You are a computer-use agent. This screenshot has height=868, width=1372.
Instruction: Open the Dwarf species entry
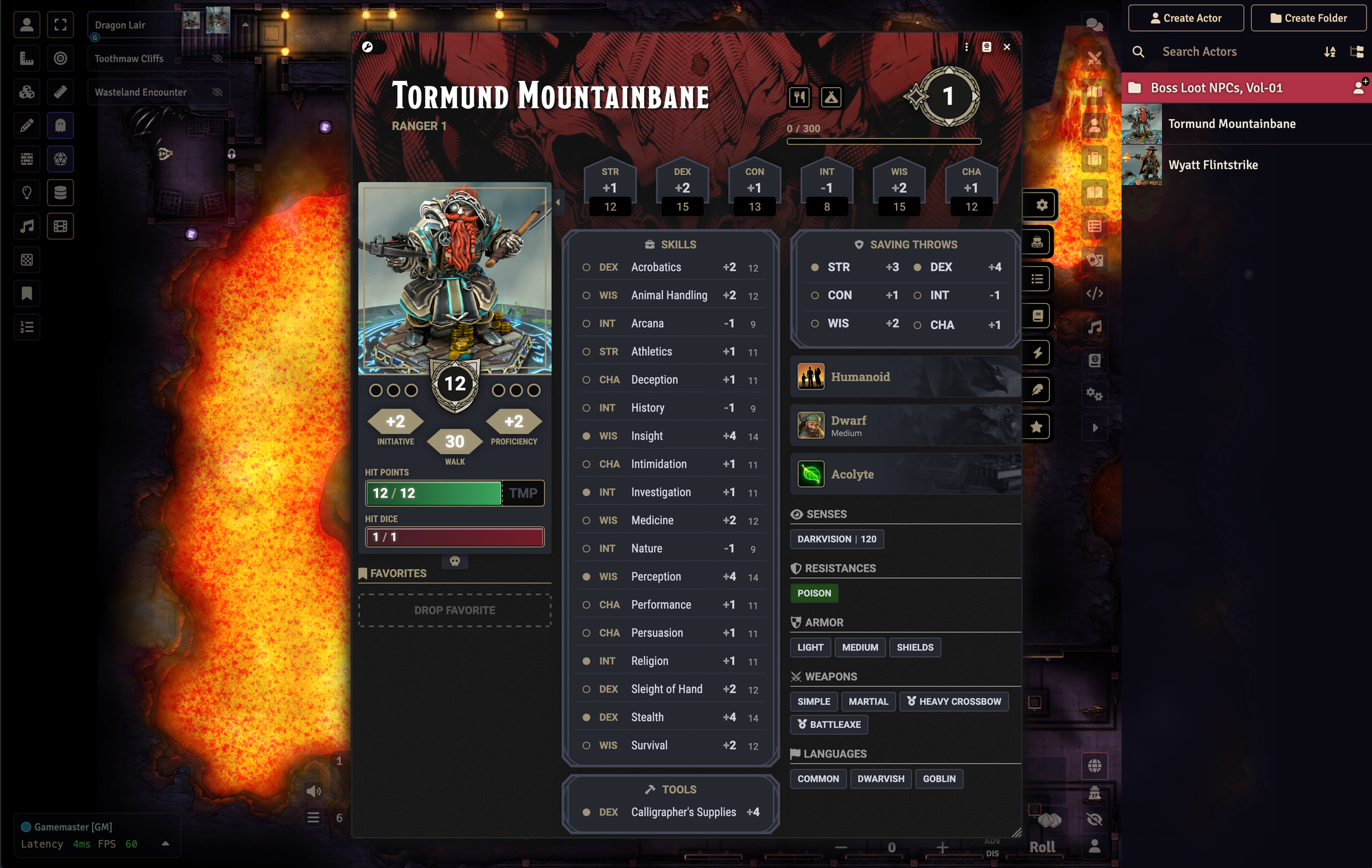849,421
